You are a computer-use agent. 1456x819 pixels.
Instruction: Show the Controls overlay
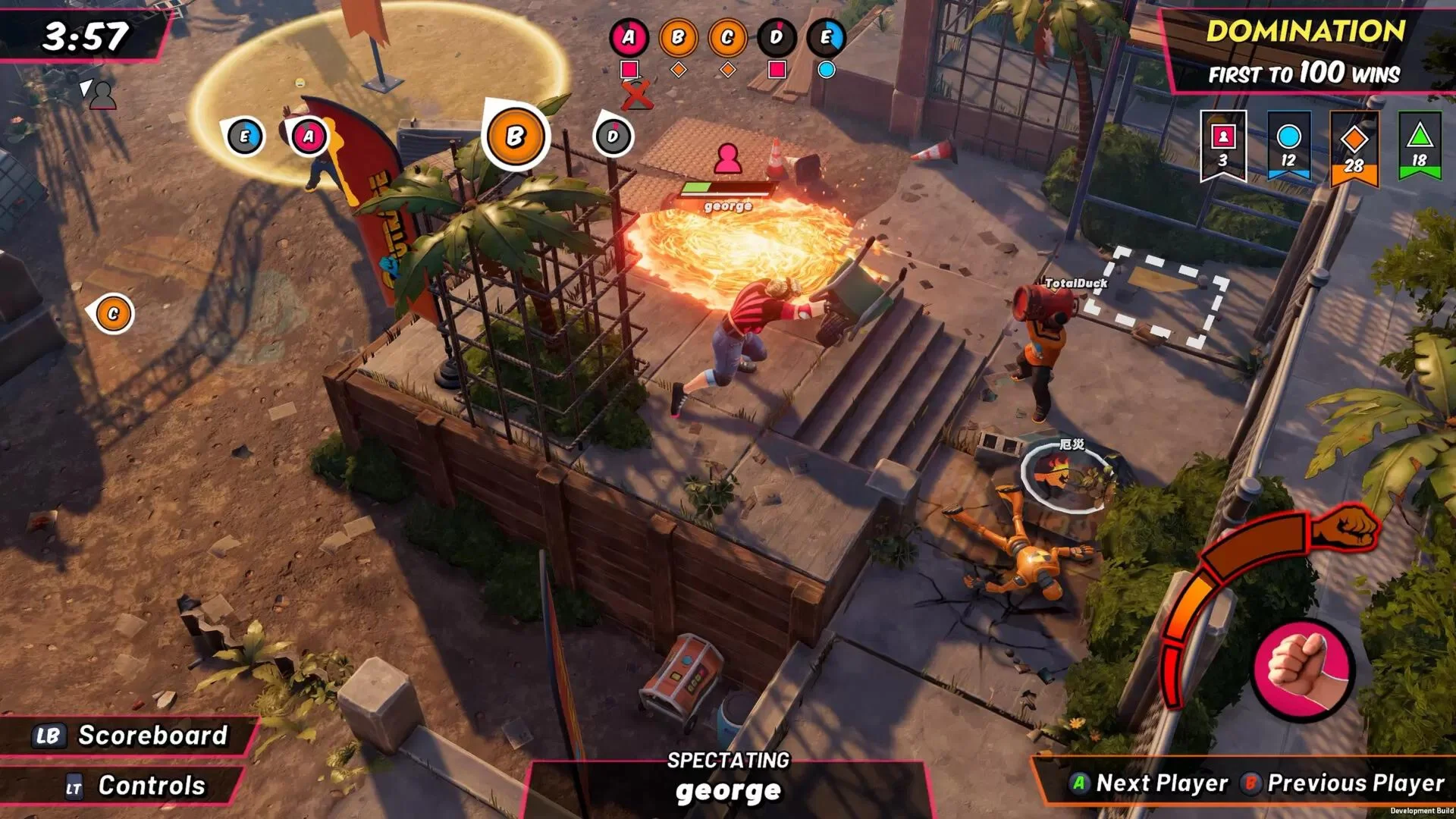[136, 786]
